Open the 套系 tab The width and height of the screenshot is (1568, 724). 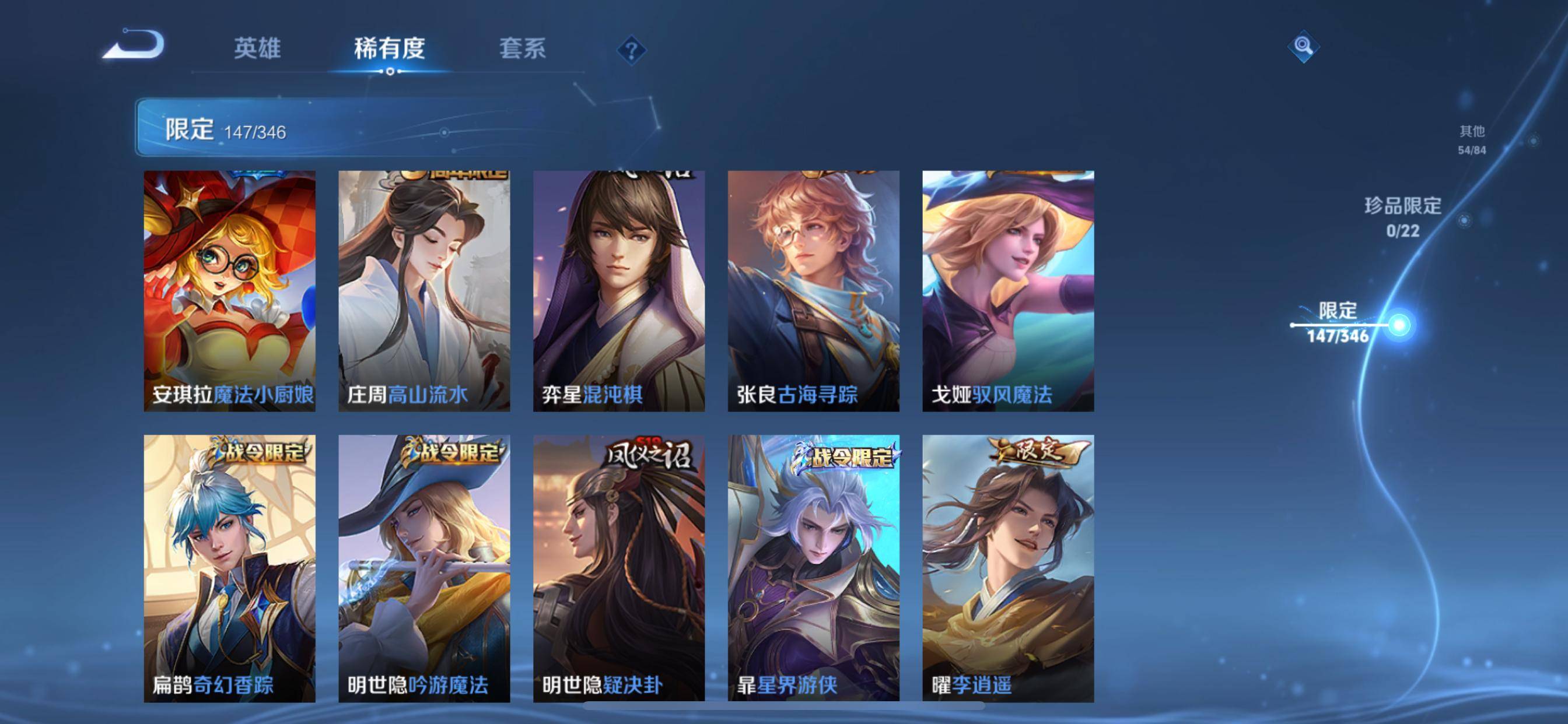[x=522, y=48]
